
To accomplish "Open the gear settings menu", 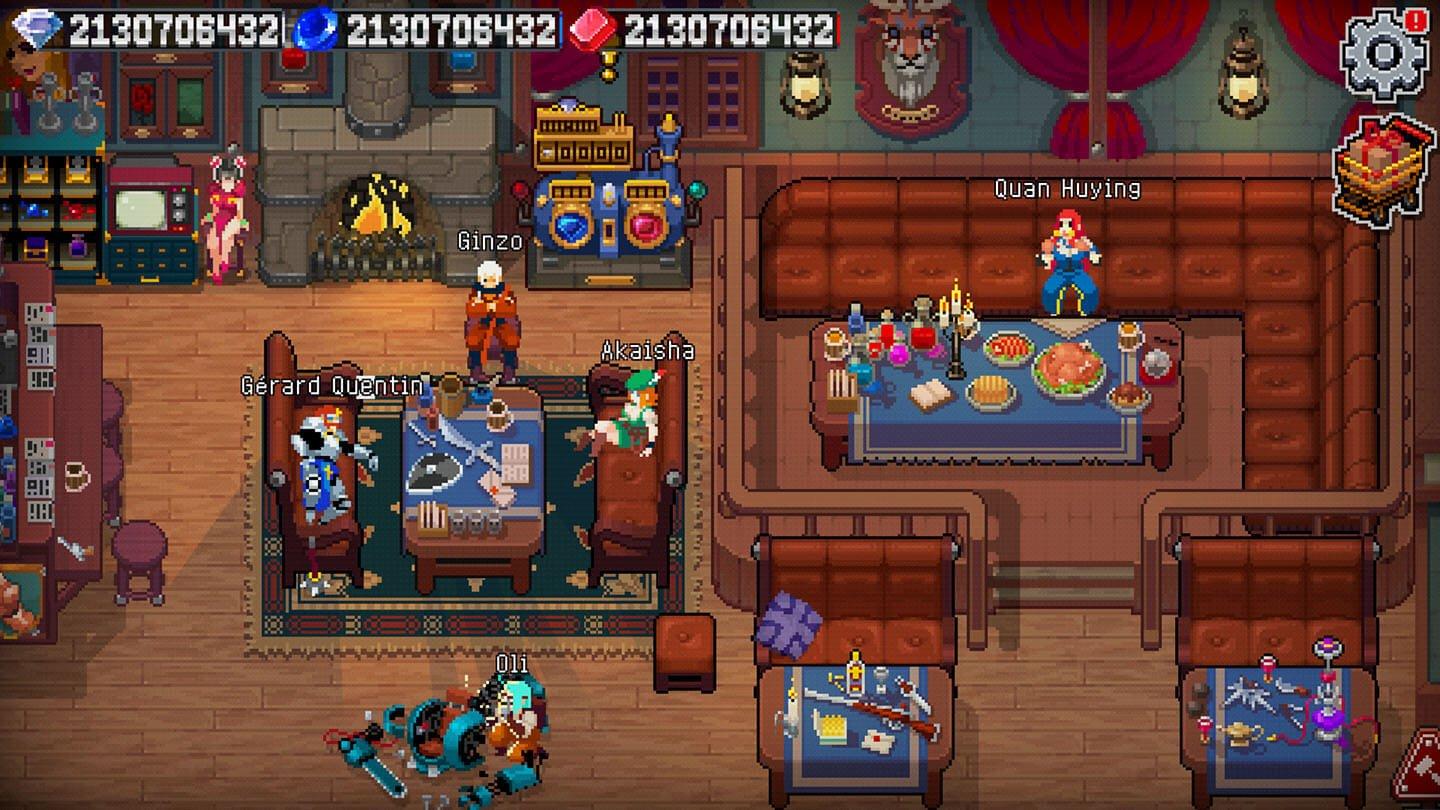I will [1381, 55].
